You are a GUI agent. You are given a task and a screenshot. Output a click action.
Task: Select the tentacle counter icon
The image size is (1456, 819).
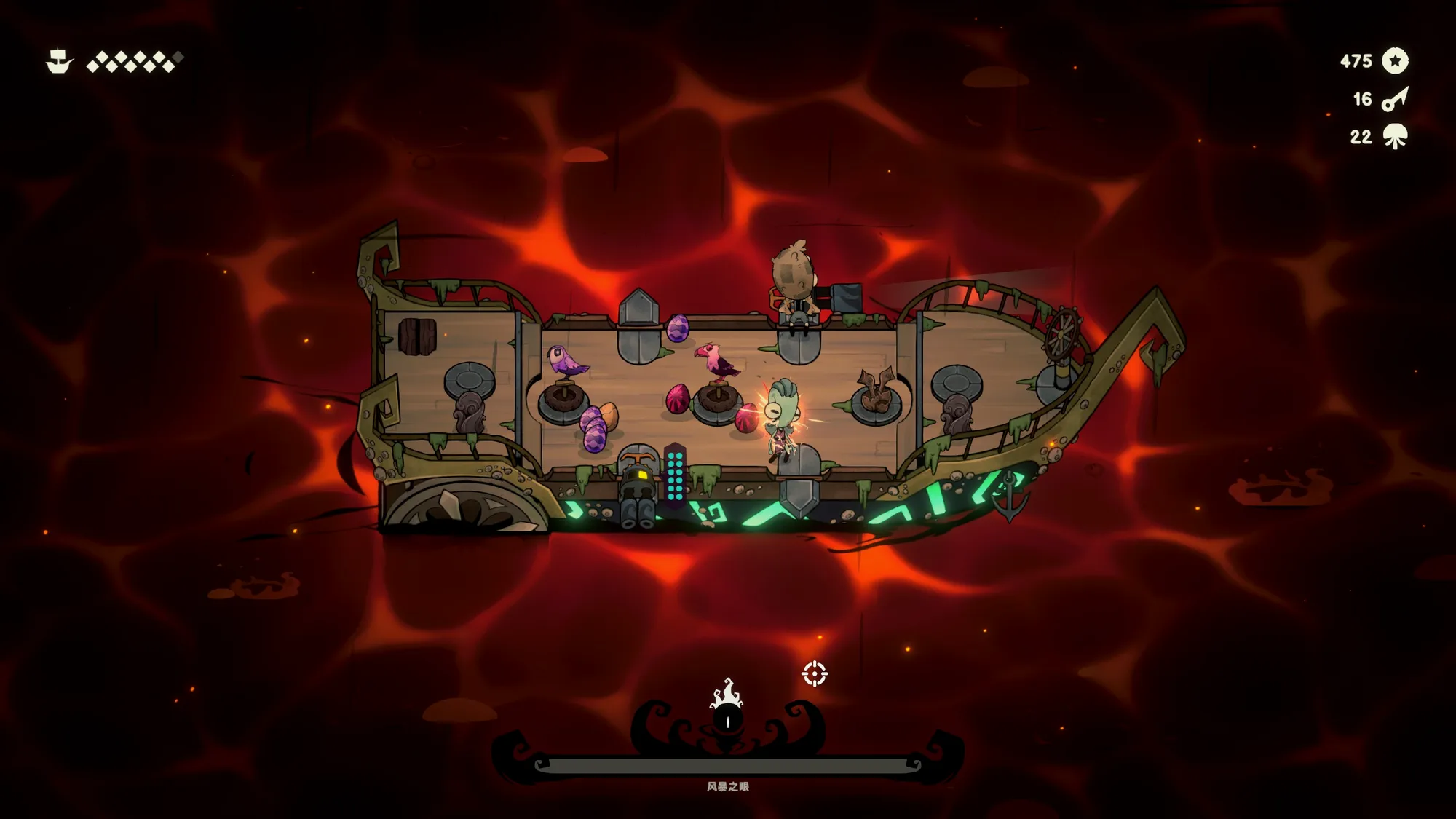1395,137
